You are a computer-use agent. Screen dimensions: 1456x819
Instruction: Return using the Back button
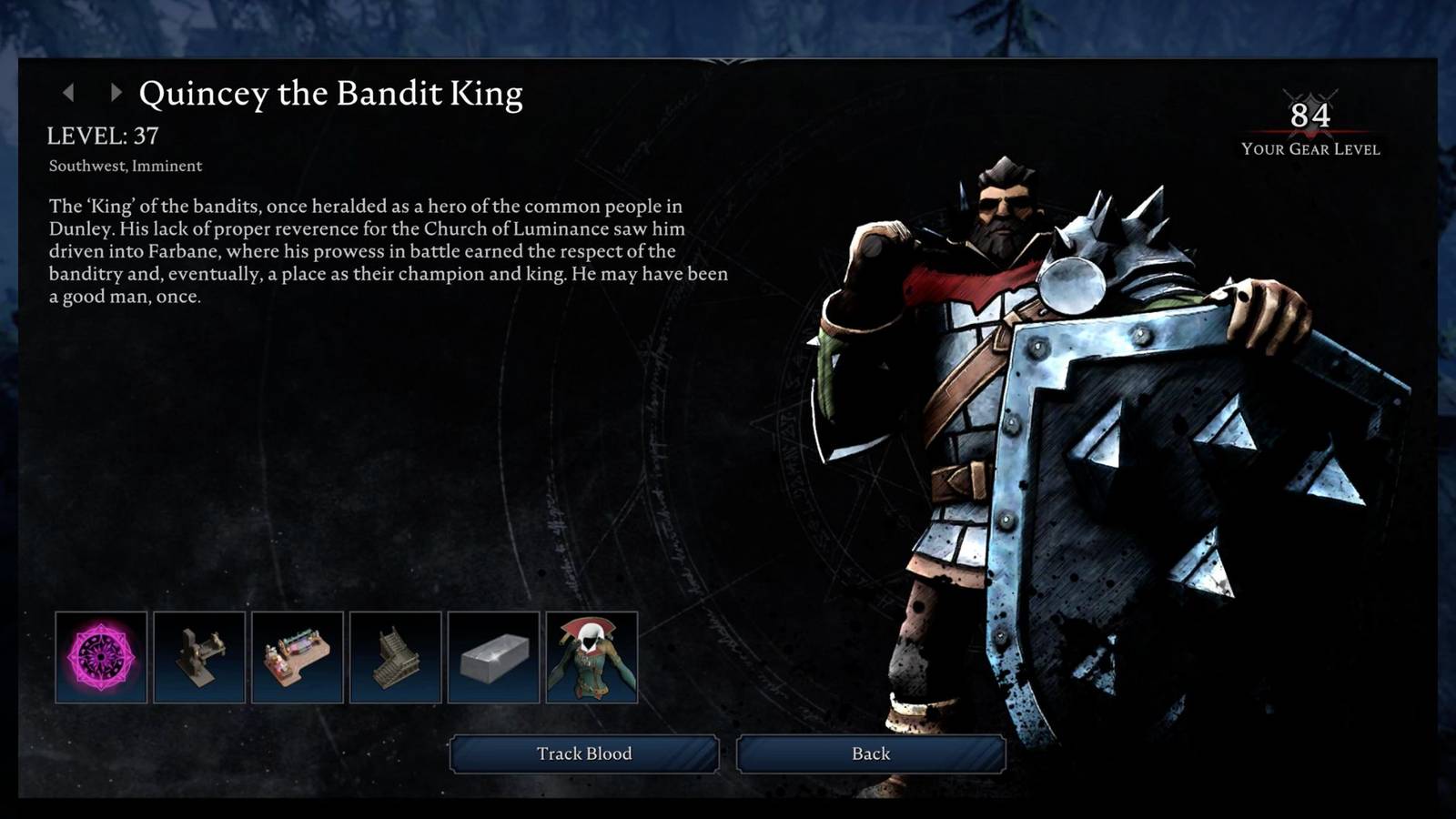[869, 753]
